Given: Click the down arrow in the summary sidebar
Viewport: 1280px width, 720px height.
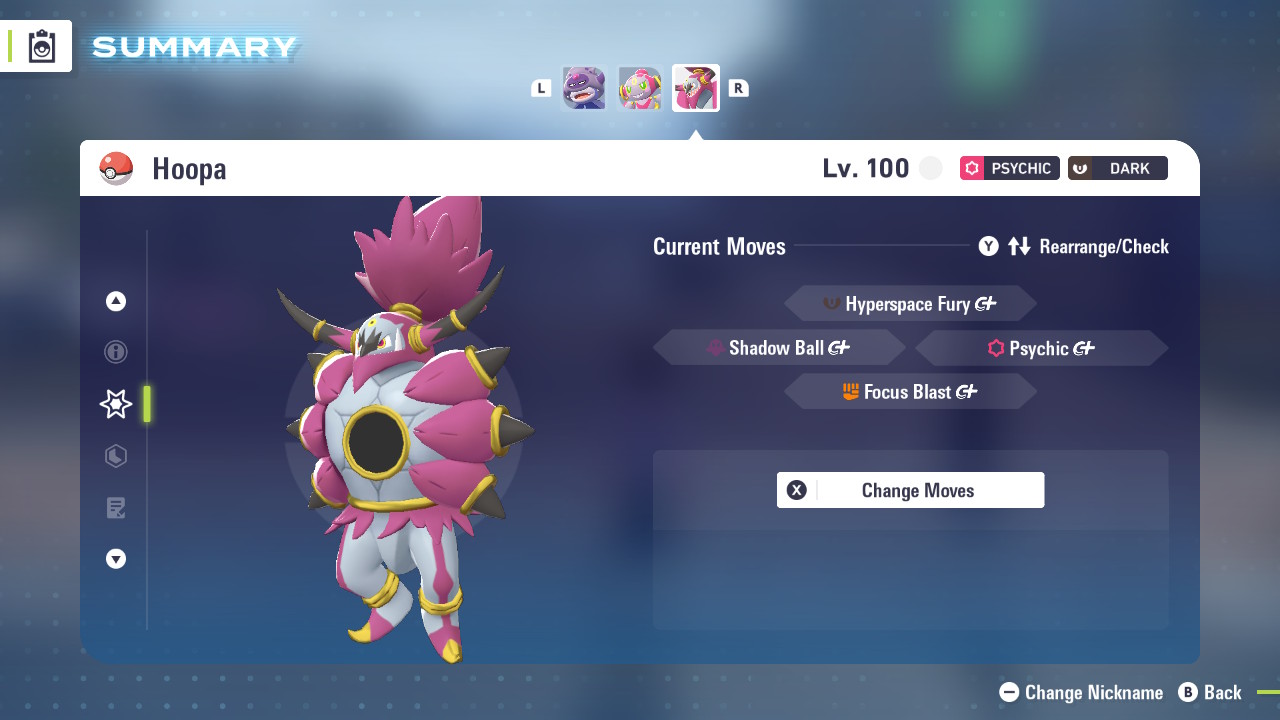Looking at the screenshot, I should pos(116,559).
